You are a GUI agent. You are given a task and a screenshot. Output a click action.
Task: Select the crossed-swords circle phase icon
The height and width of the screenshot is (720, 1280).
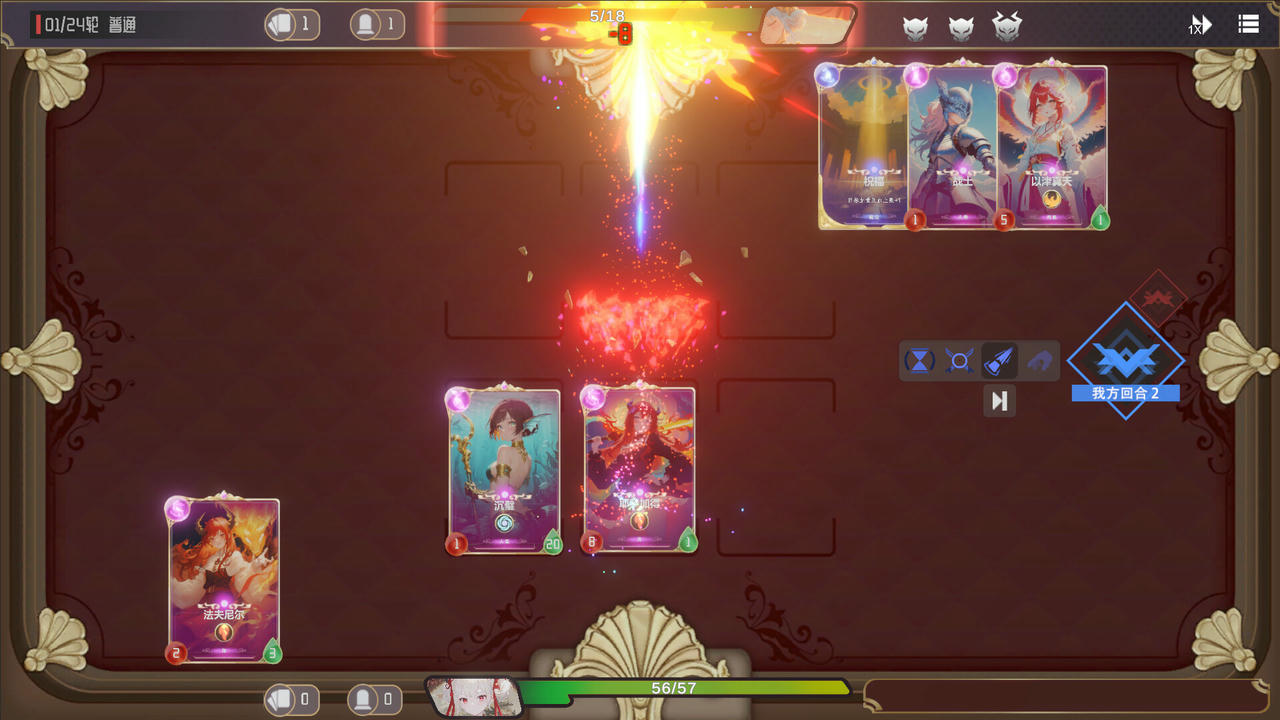(x=959, y=361)
